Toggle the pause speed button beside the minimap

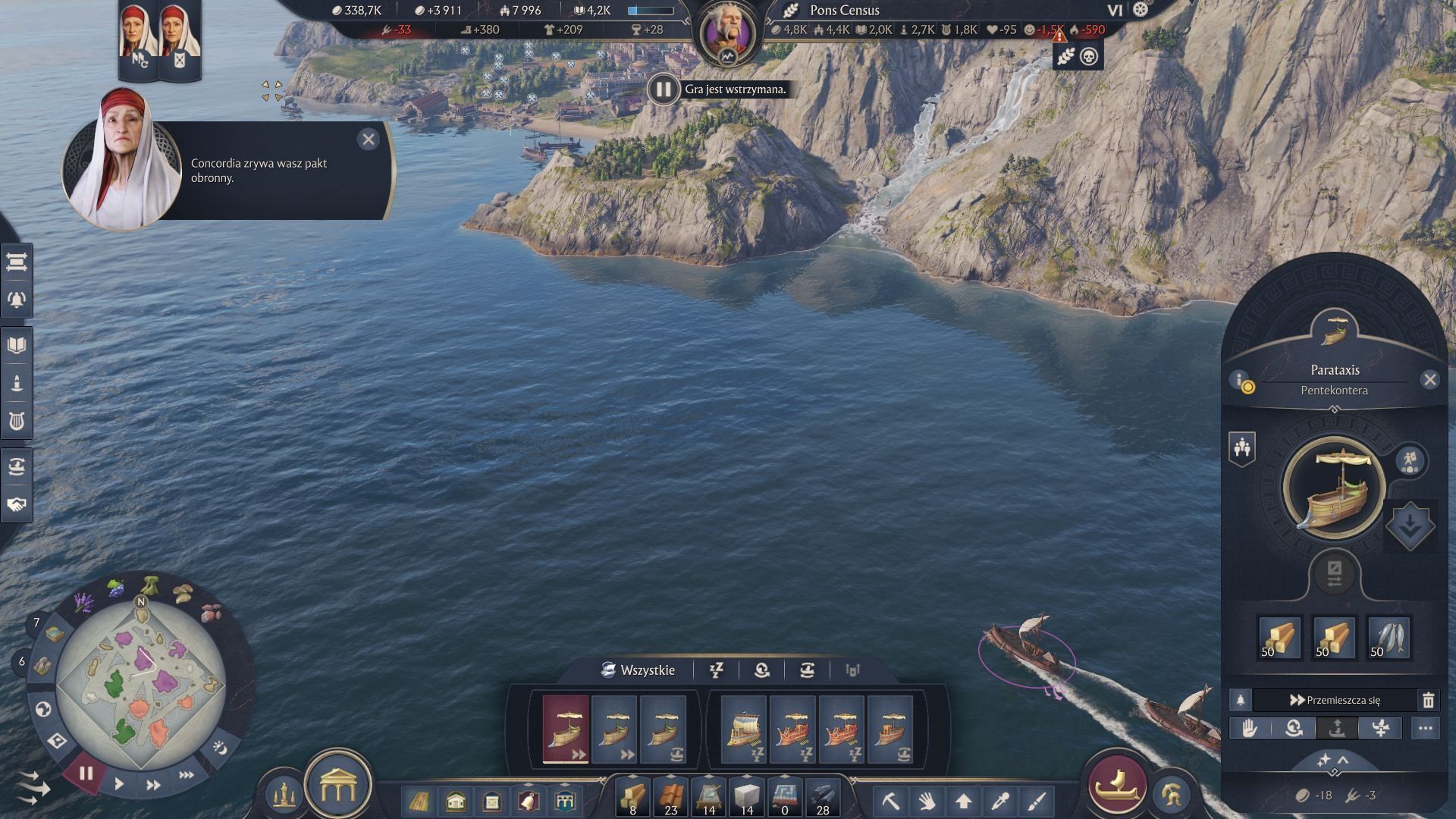86,773
